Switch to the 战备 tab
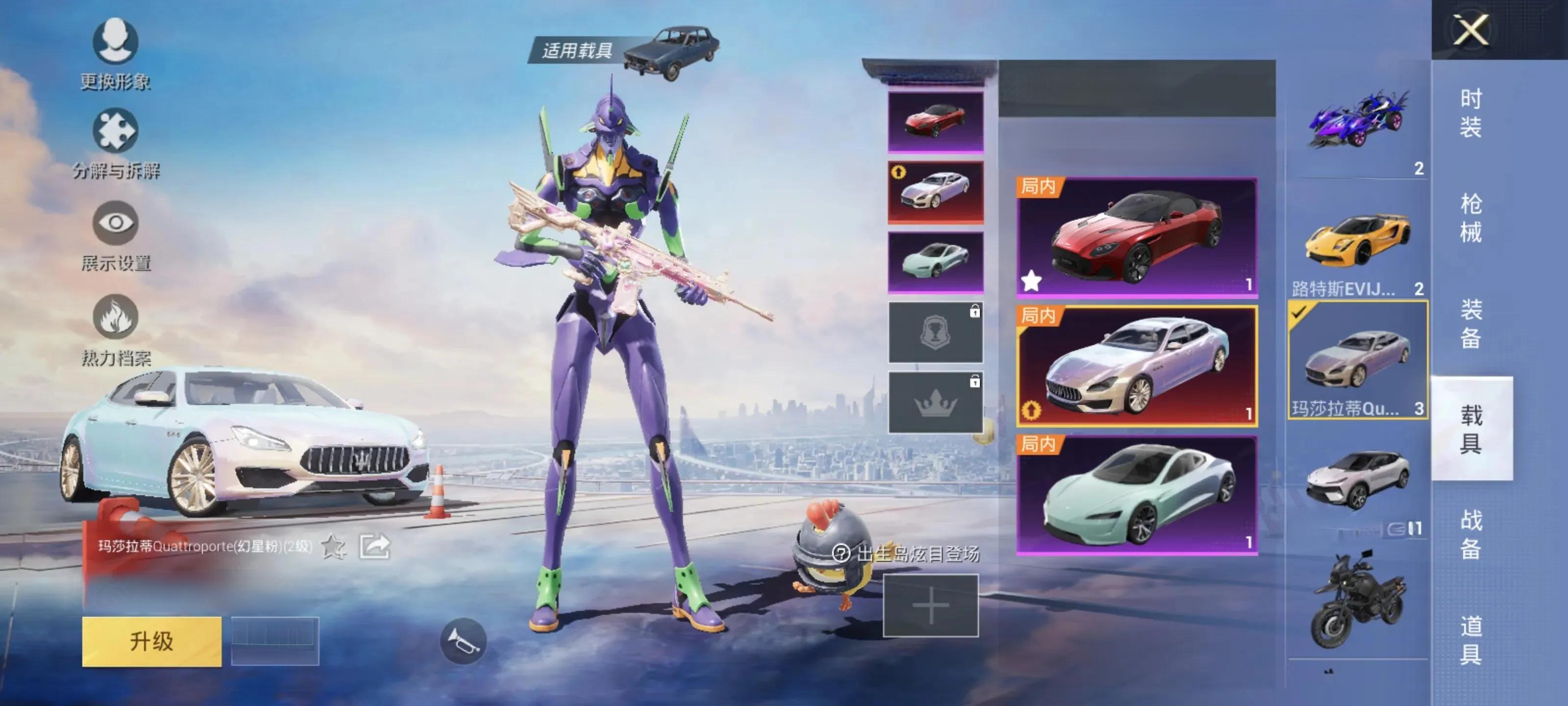The height and width of the screenshot is (706, 1568). click(x=1470, y=534)
